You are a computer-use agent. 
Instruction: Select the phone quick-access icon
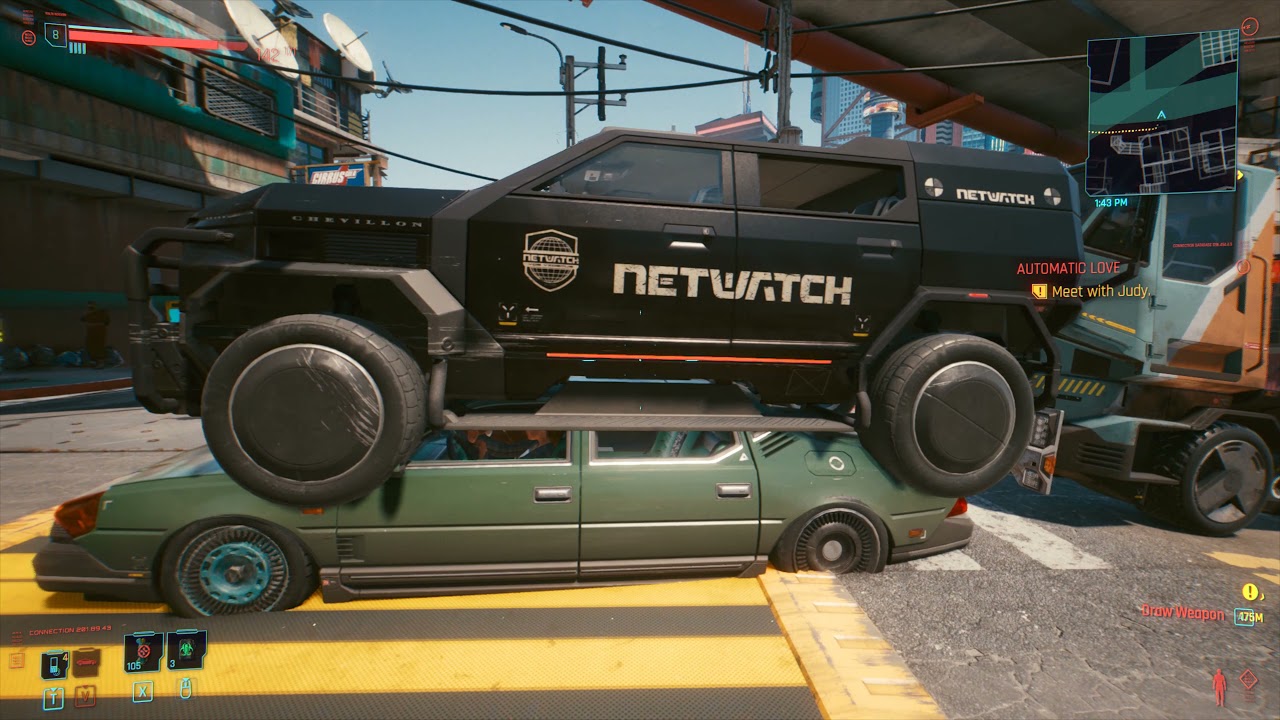tap(54, 665)
